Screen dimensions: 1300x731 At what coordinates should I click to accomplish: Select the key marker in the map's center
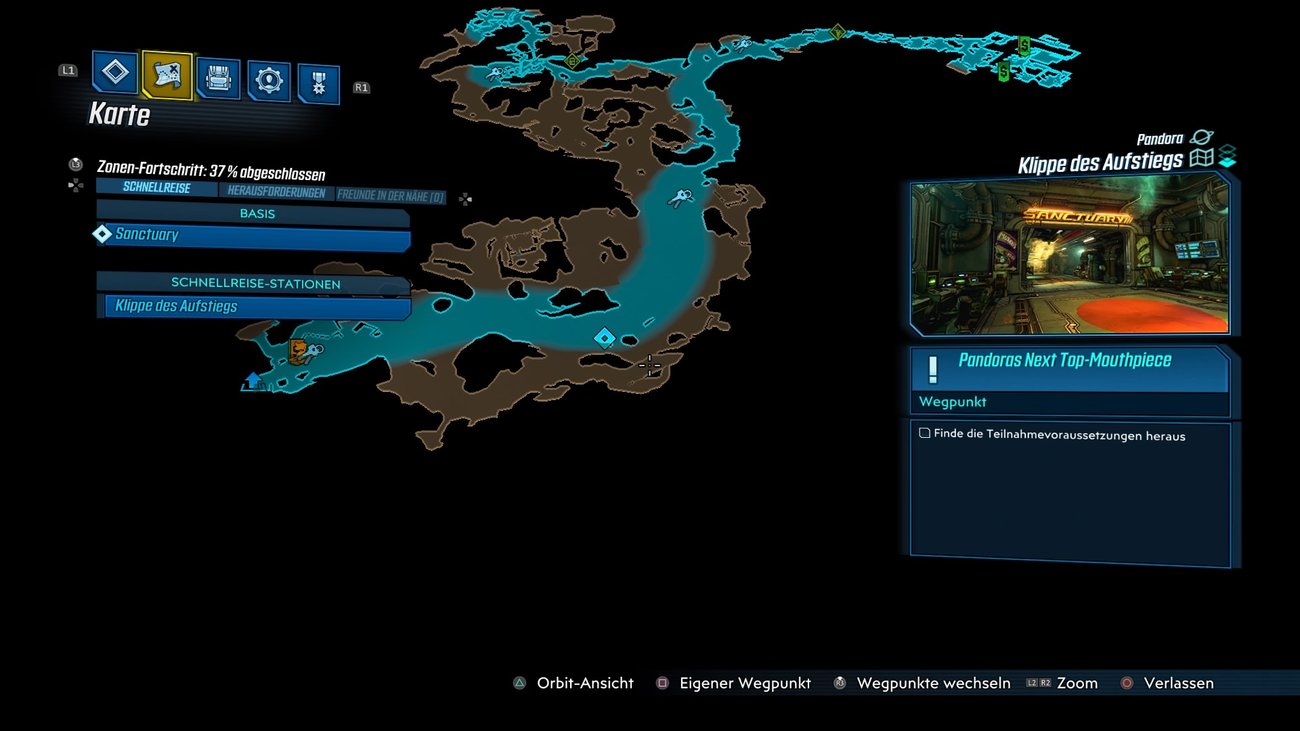(x=681, y=197)
